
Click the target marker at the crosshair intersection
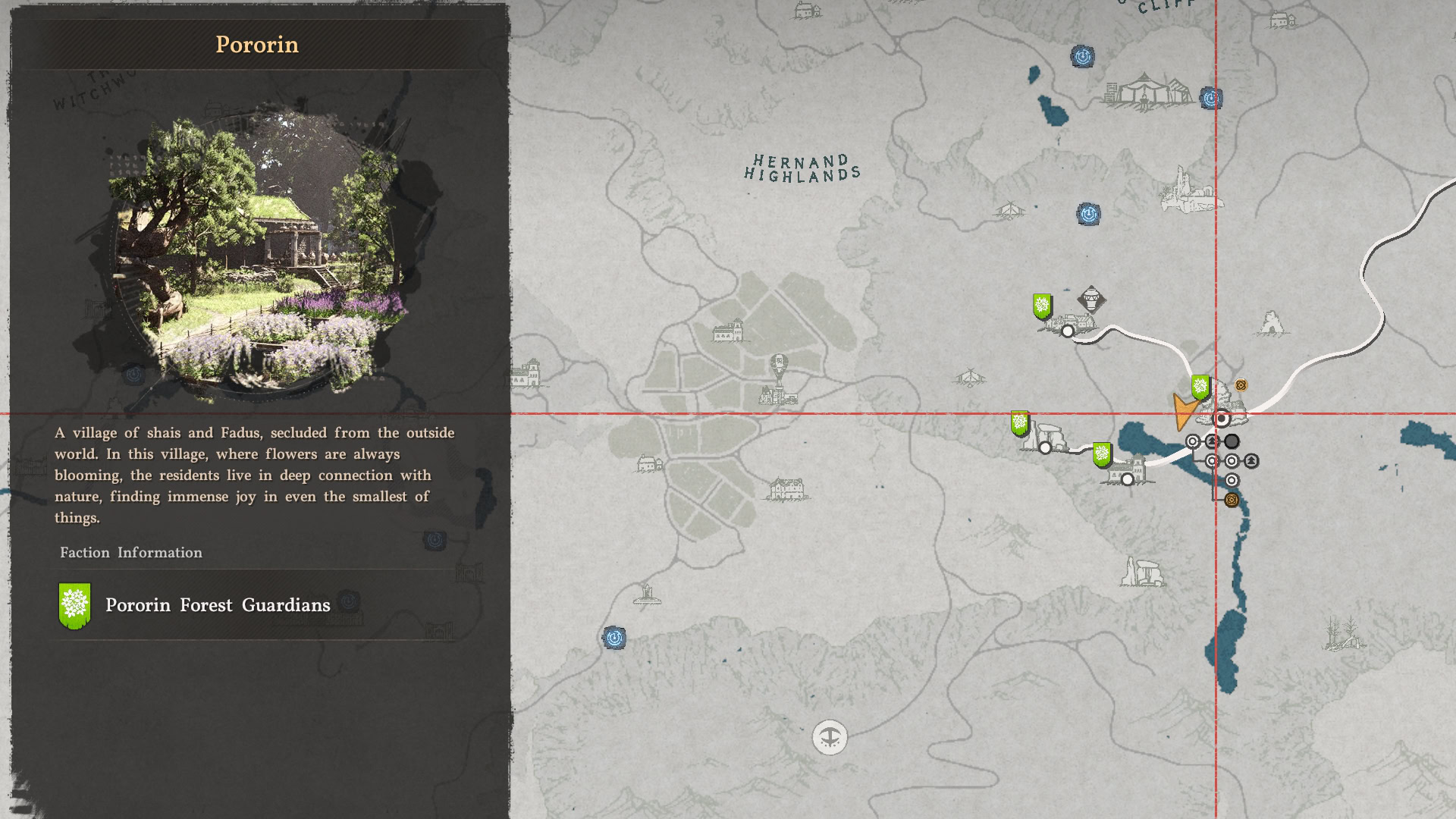(x=1221, y=419)
